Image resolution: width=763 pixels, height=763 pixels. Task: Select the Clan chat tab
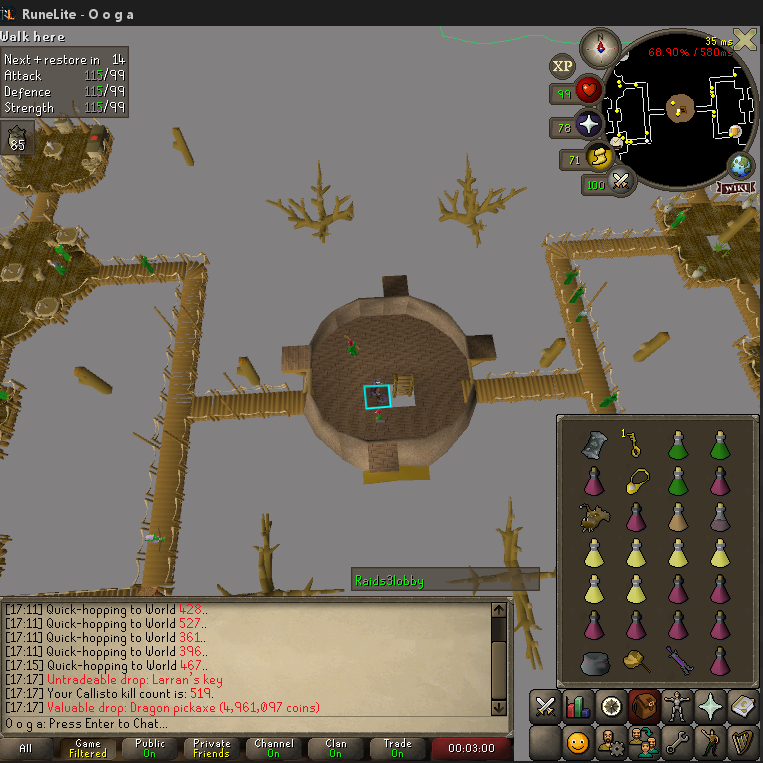click(336, 749)
